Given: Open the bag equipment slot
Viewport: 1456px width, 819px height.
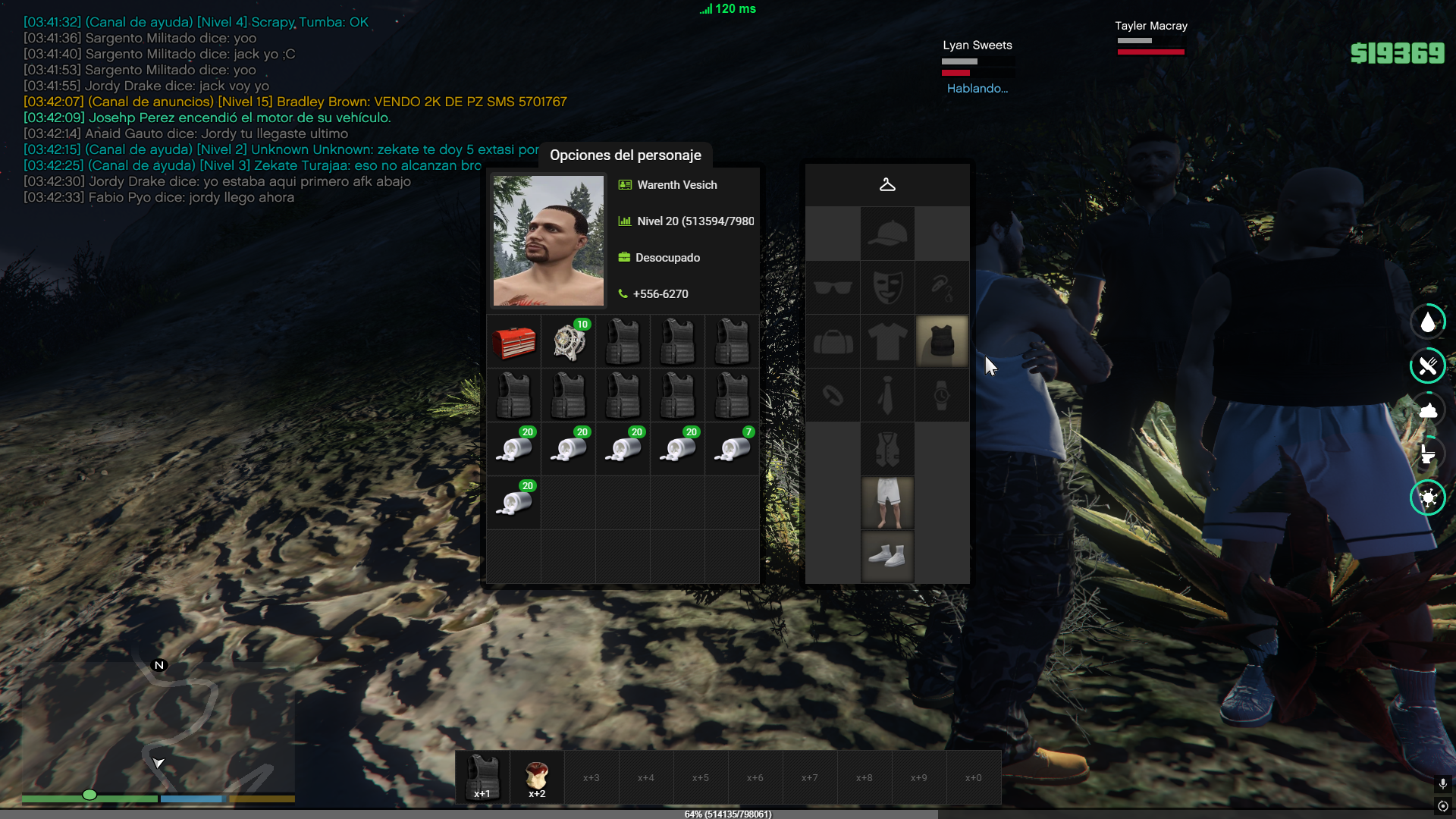Looking at the screenshot, I should 833,342.
